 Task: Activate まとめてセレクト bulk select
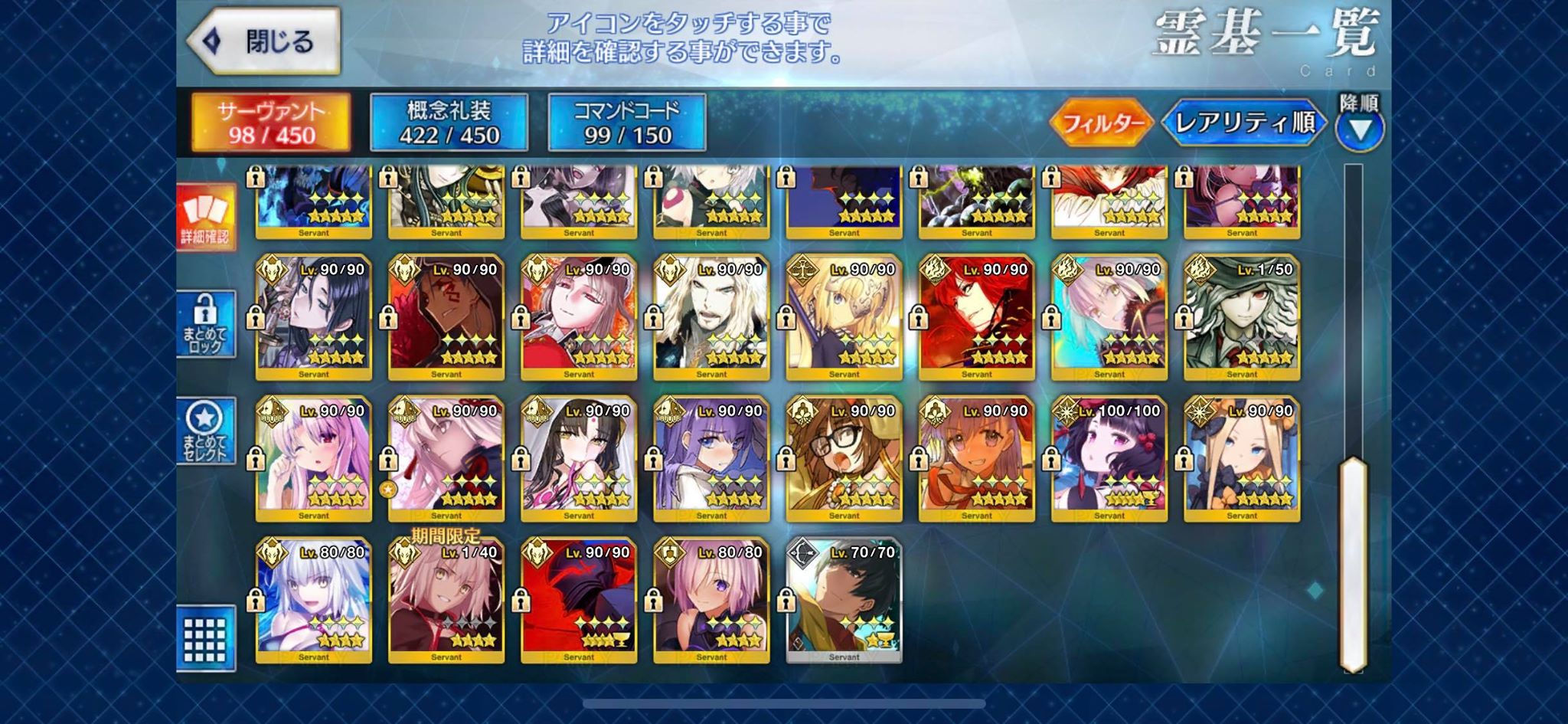point(205,431)
